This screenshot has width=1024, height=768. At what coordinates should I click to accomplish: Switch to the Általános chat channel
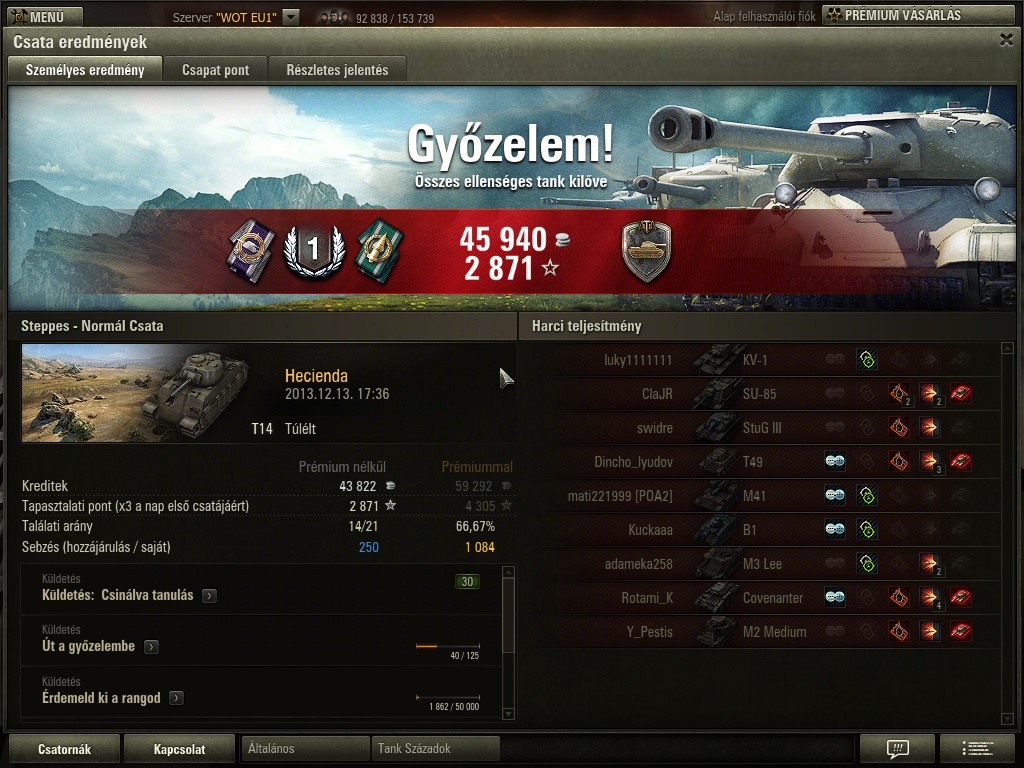[x=305, y=748]
